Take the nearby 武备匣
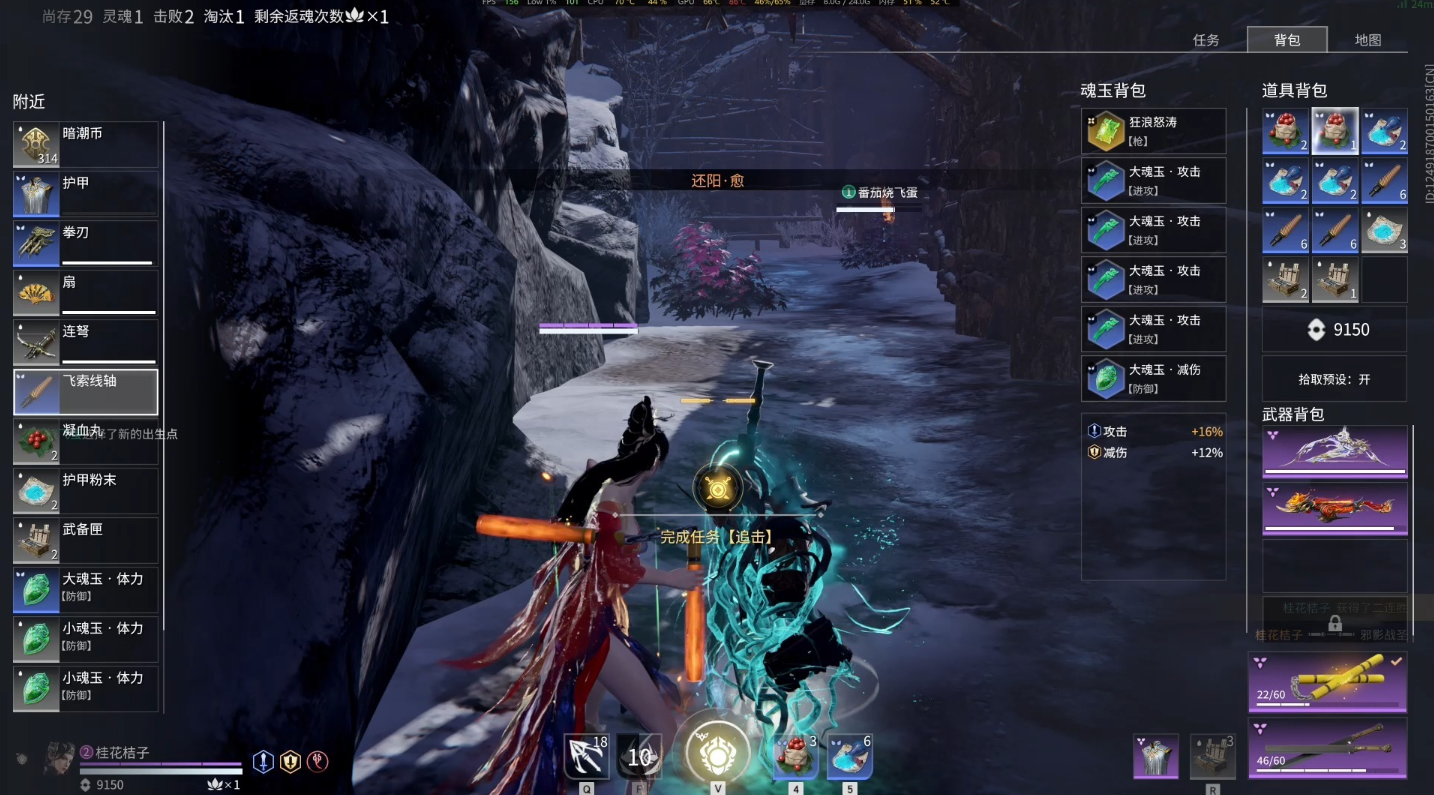The height and width of the screenshot is (795, 1434). click(x=86, y=541)
